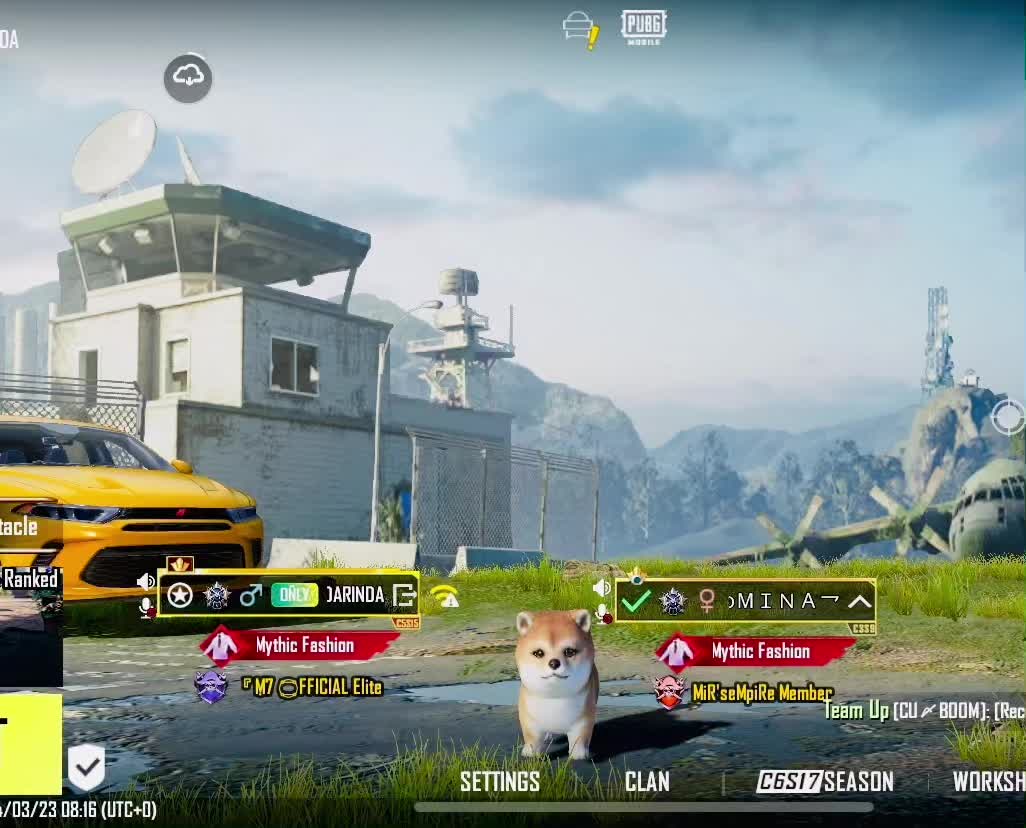Expand the OMINA player bar arrow
This screenshot has height=828, width=1026.
click(860, 601)
